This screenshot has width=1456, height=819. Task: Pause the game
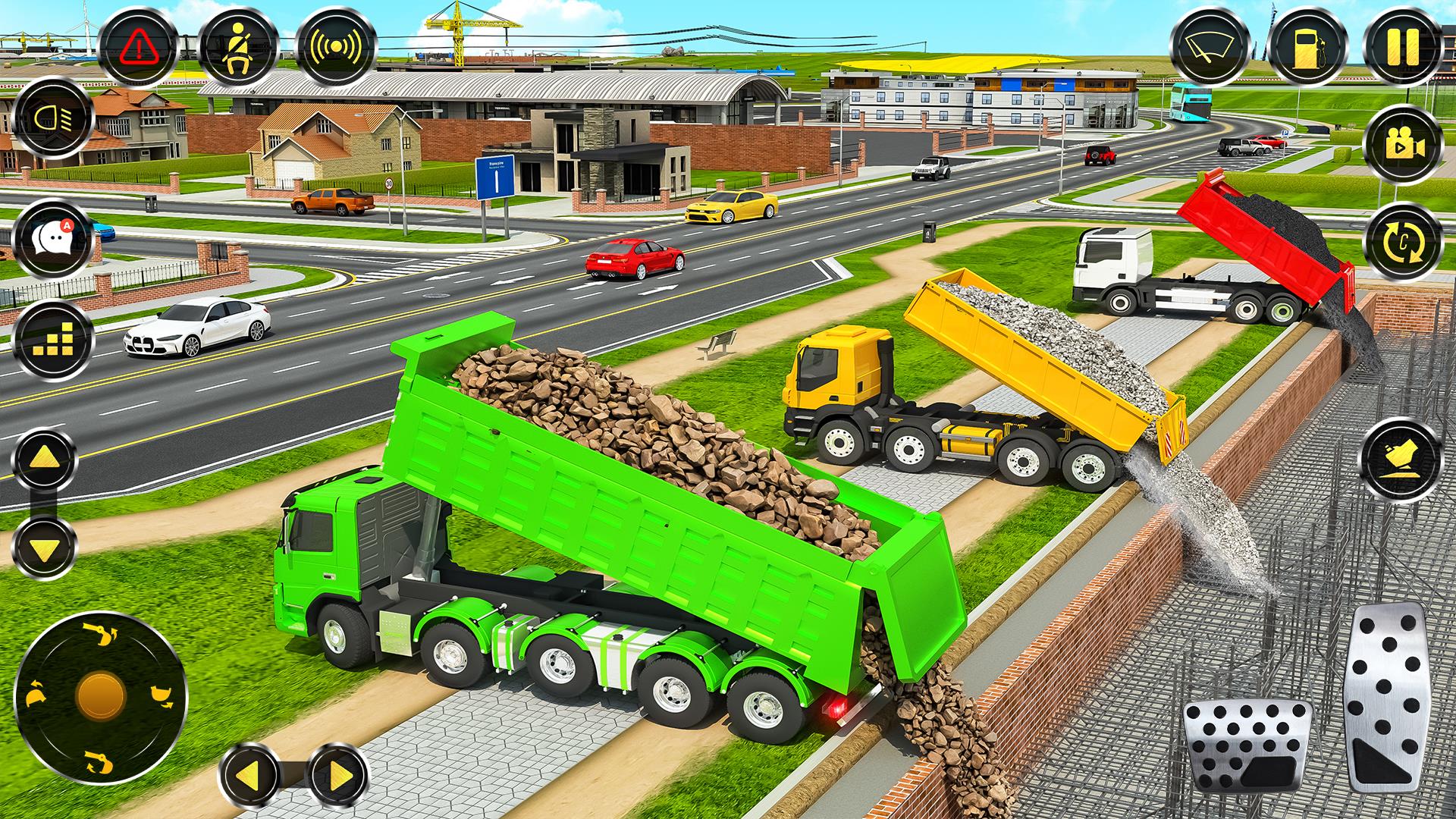tap(1401, 47)
